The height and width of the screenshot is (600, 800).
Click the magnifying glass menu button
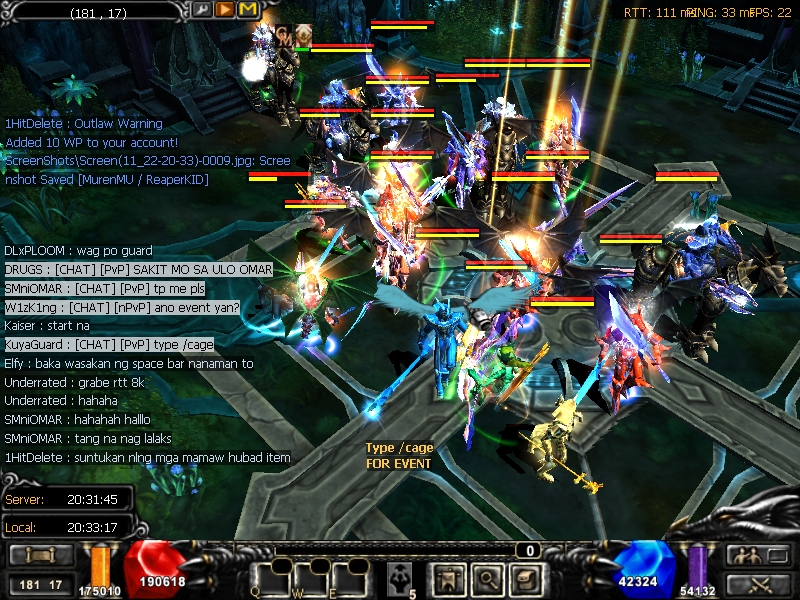[487, 579]
